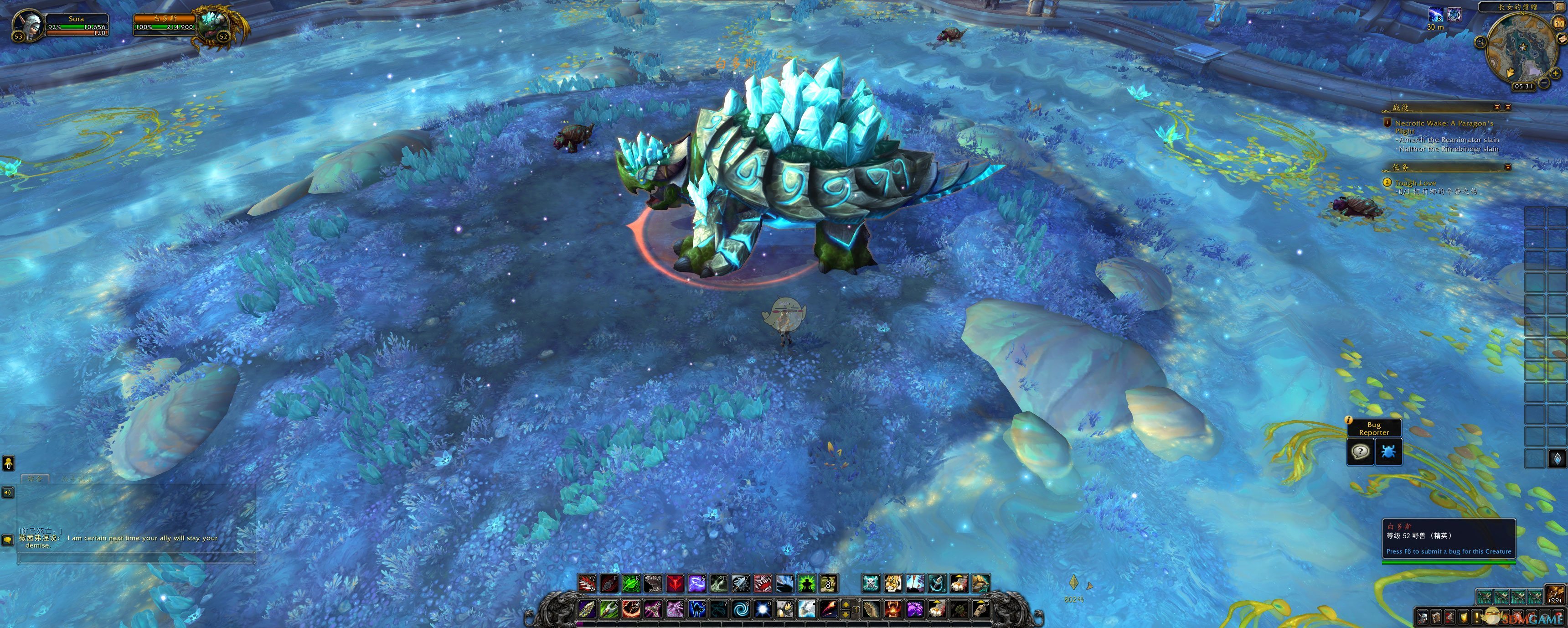Image resolution: width=1568 pixels, height=628 pixels.
Task: Collapse the 任务 quest tracker section
Action: pos(1508,167)
